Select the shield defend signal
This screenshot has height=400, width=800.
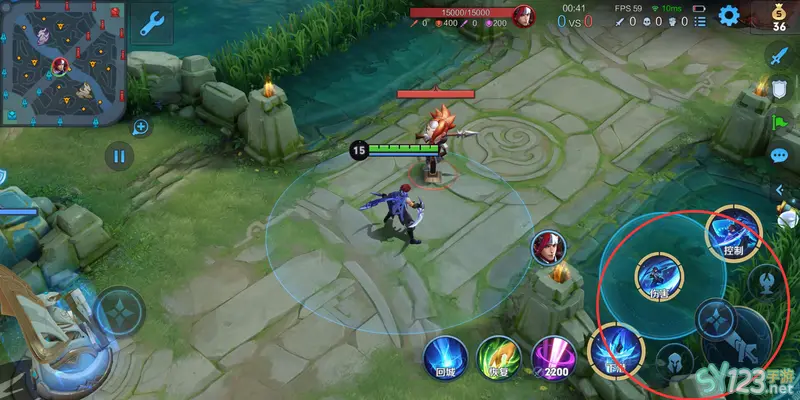pos(779,90)
